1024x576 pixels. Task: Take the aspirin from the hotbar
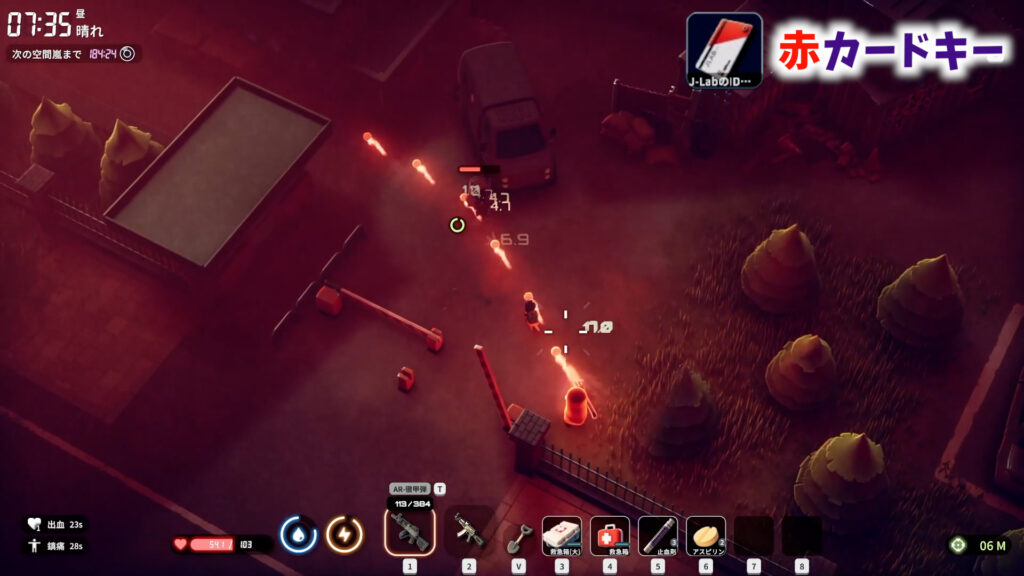705,535
